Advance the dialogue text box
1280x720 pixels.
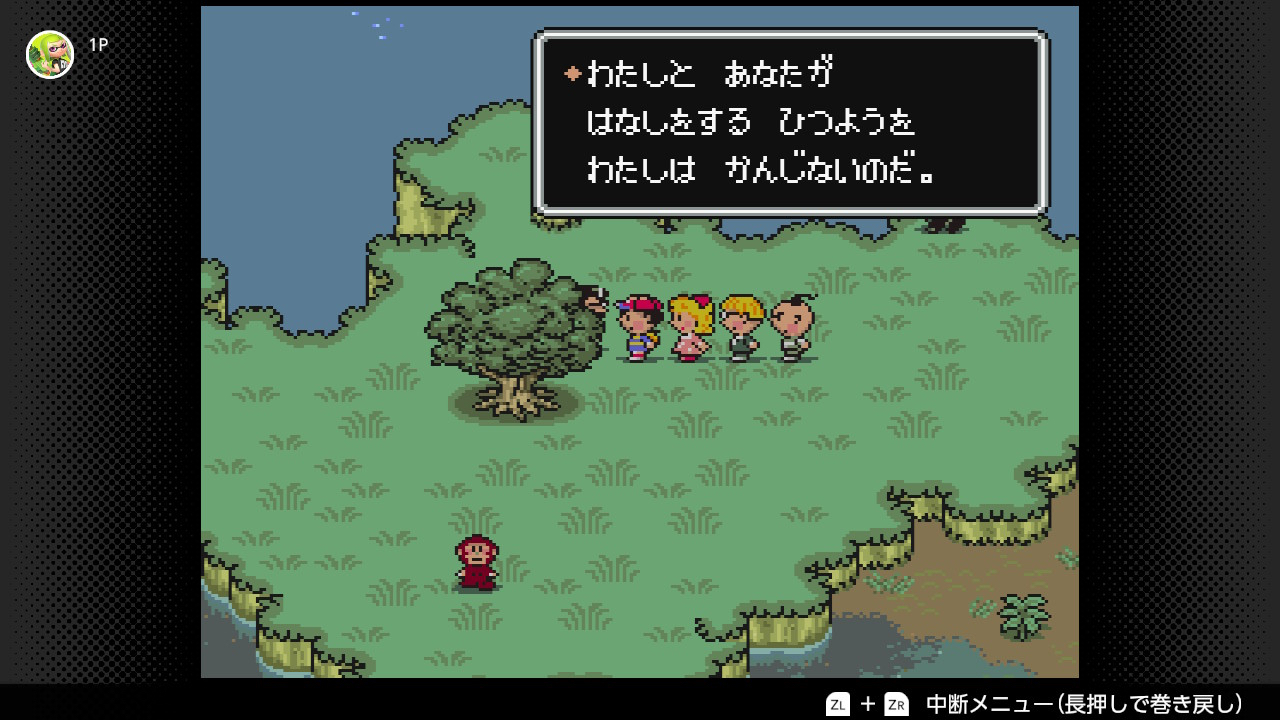[790, 122]
